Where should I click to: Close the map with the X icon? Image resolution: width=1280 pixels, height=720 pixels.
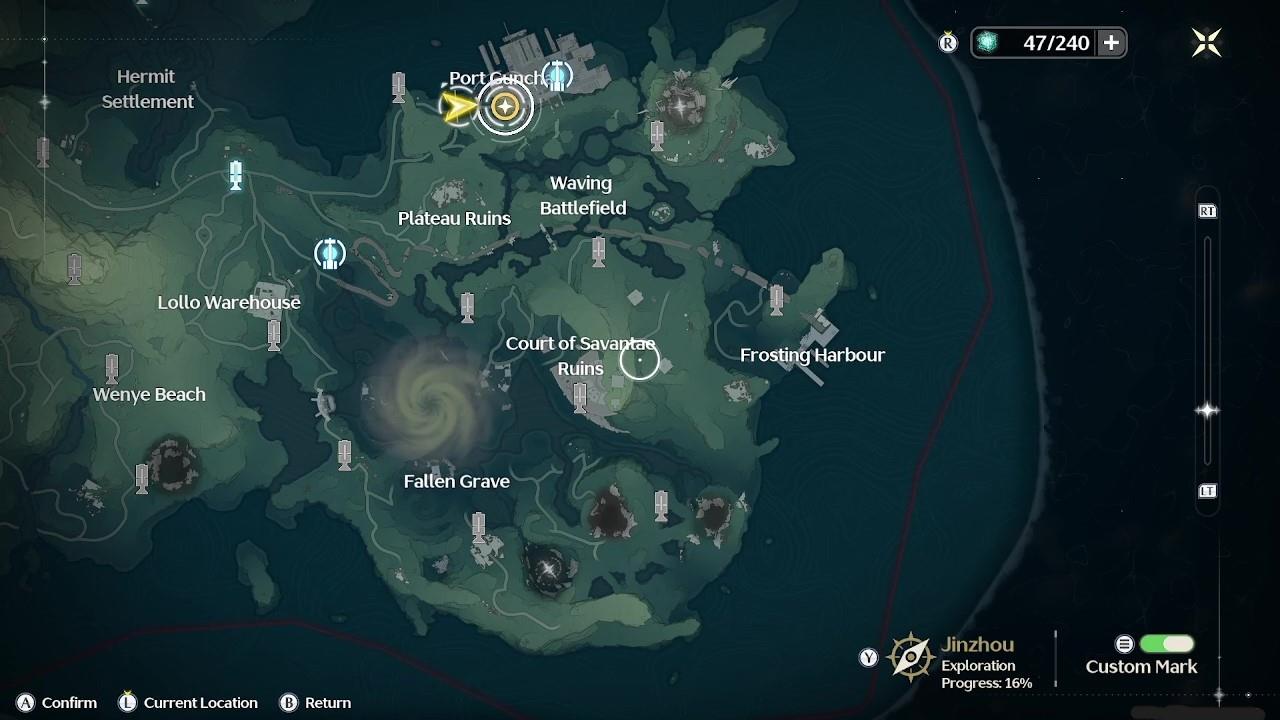[x=1206, y=43]
